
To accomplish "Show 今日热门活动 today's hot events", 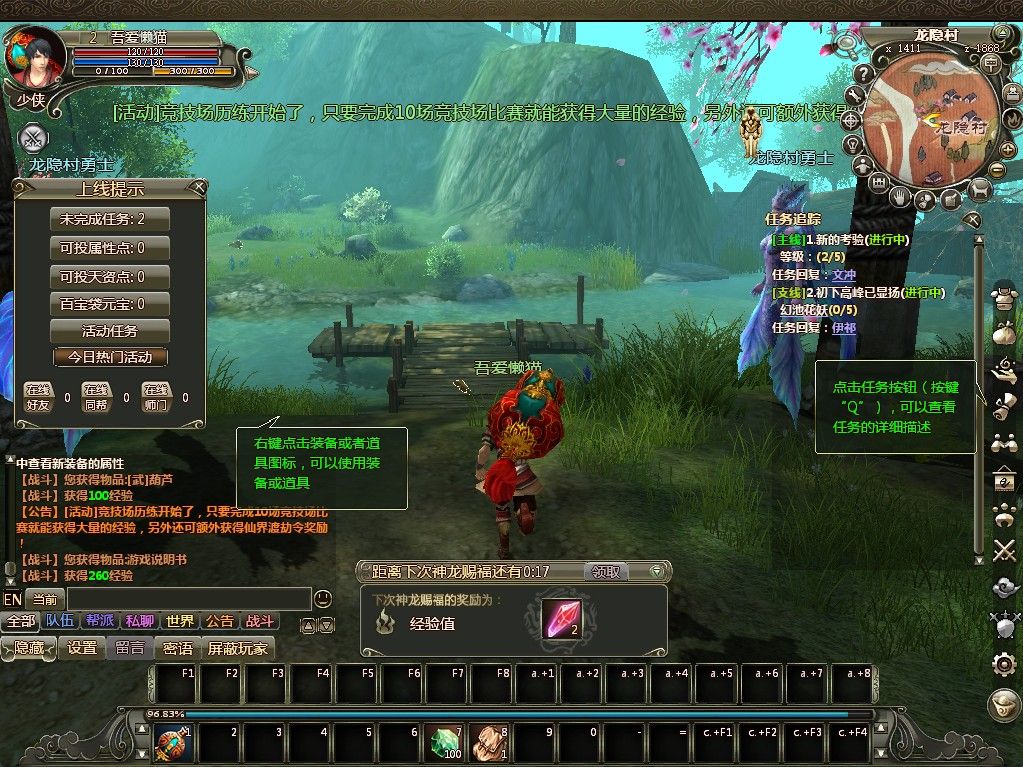I will (x=110, y=357).
